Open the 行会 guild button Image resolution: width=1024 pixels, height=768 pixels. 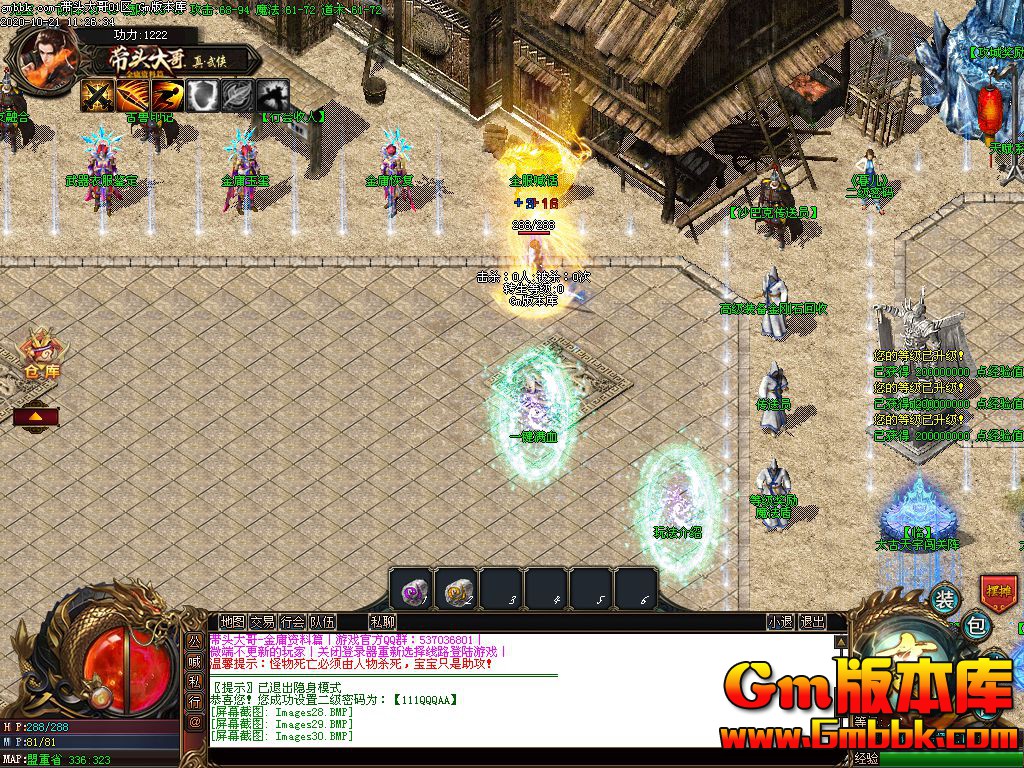(292, 622)
